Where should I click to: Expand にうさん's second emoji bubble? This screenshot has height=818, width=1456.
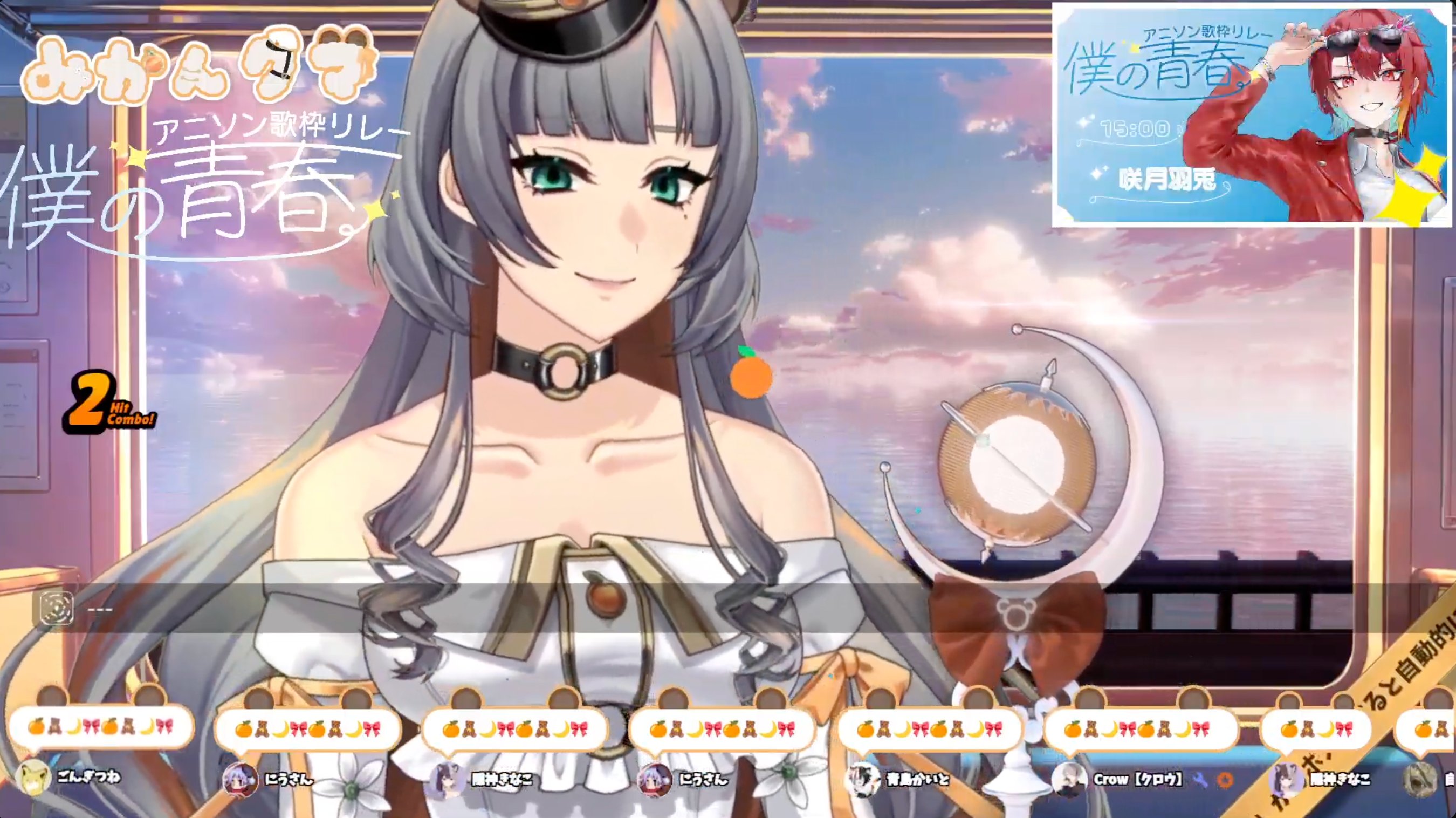point(720,730)
